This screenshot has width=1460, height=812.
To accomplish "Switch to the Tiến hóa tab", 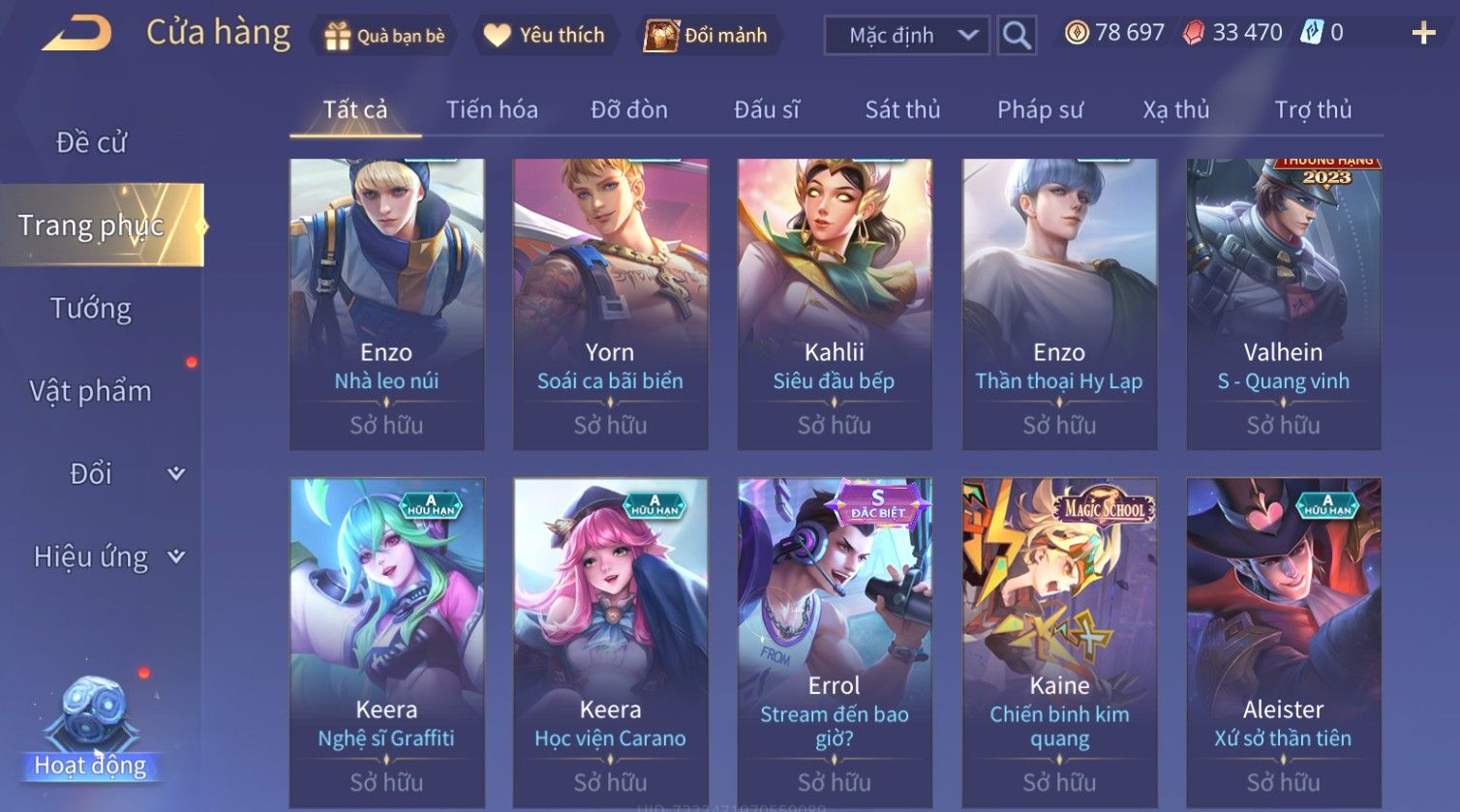I will tap(492, 109).
